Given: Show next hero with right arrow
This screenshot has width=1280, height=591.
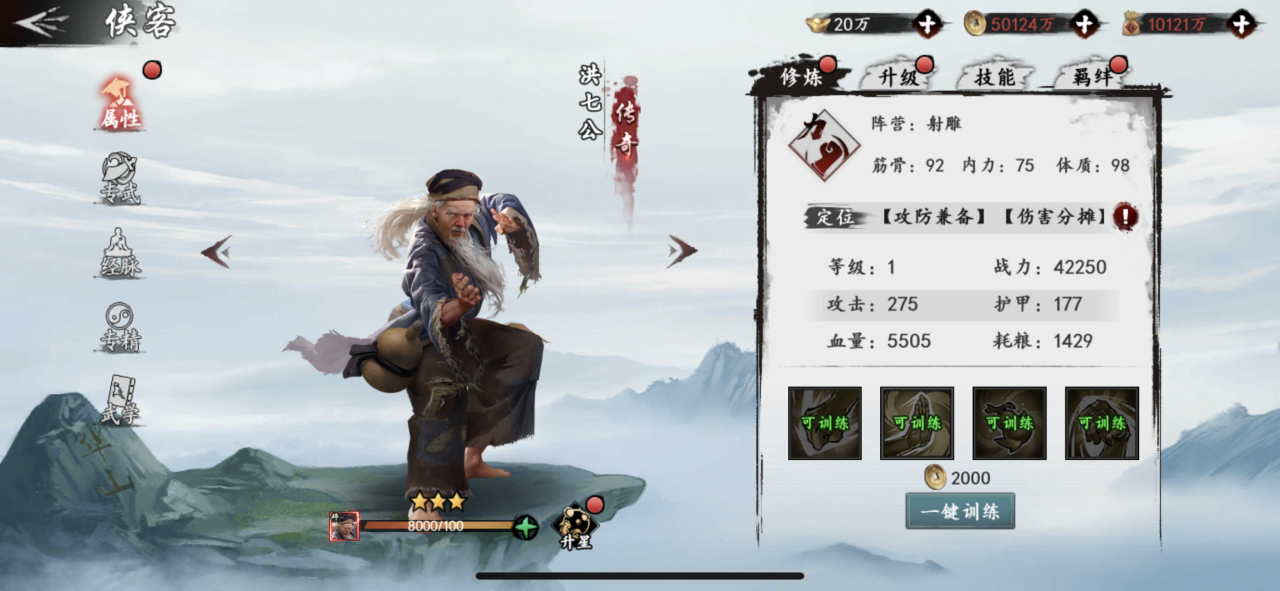Looking at the screenshot, I should 682,251.
